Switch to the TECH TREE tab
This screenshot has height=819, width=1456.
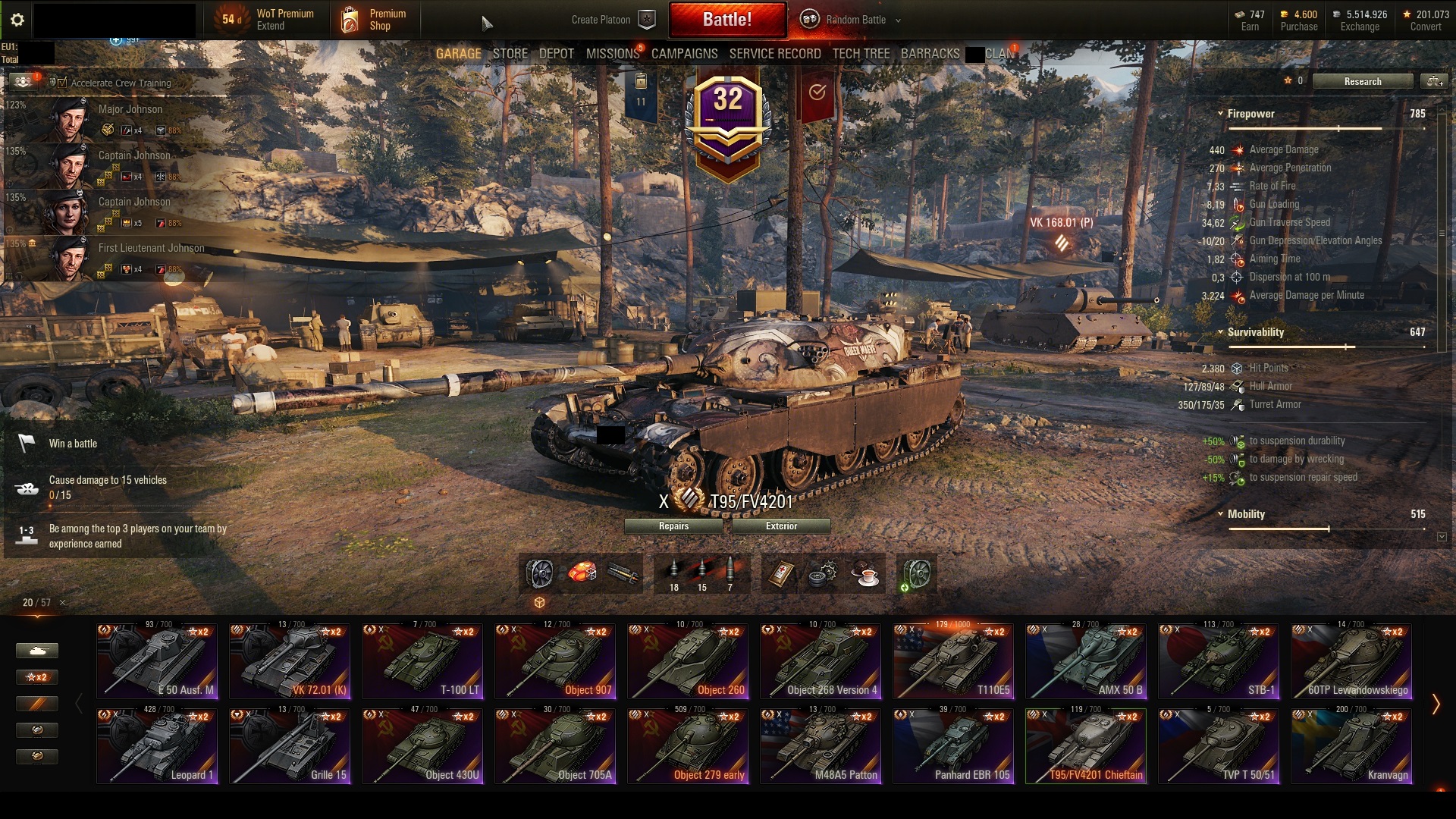[861, 54]
